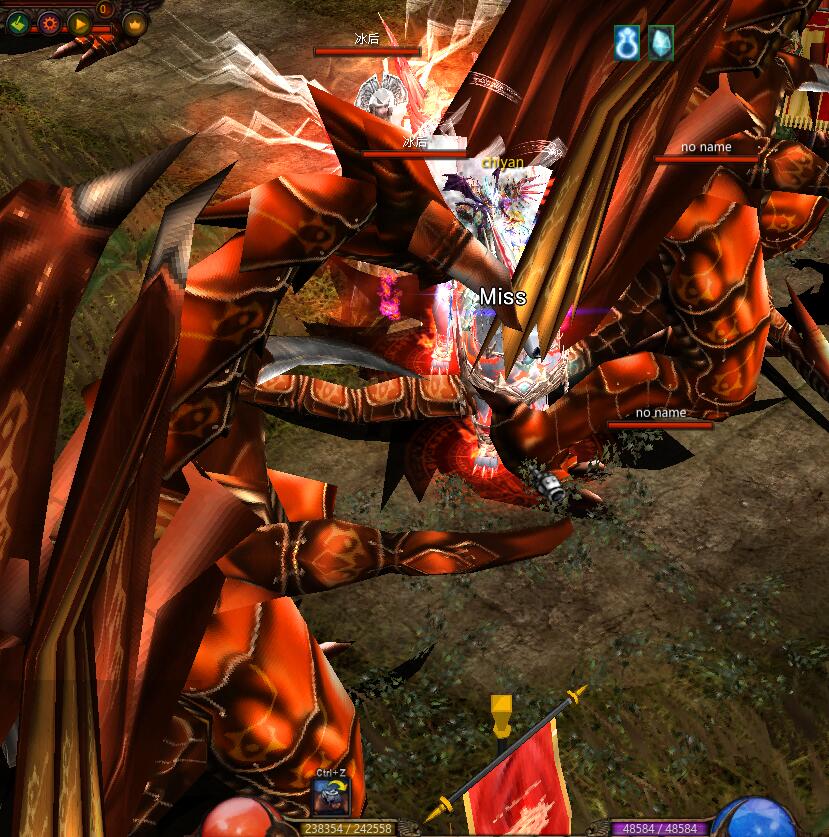Click the green checkmark round button
Viewport: 829px width, 837px height.
tap(18, 22)
